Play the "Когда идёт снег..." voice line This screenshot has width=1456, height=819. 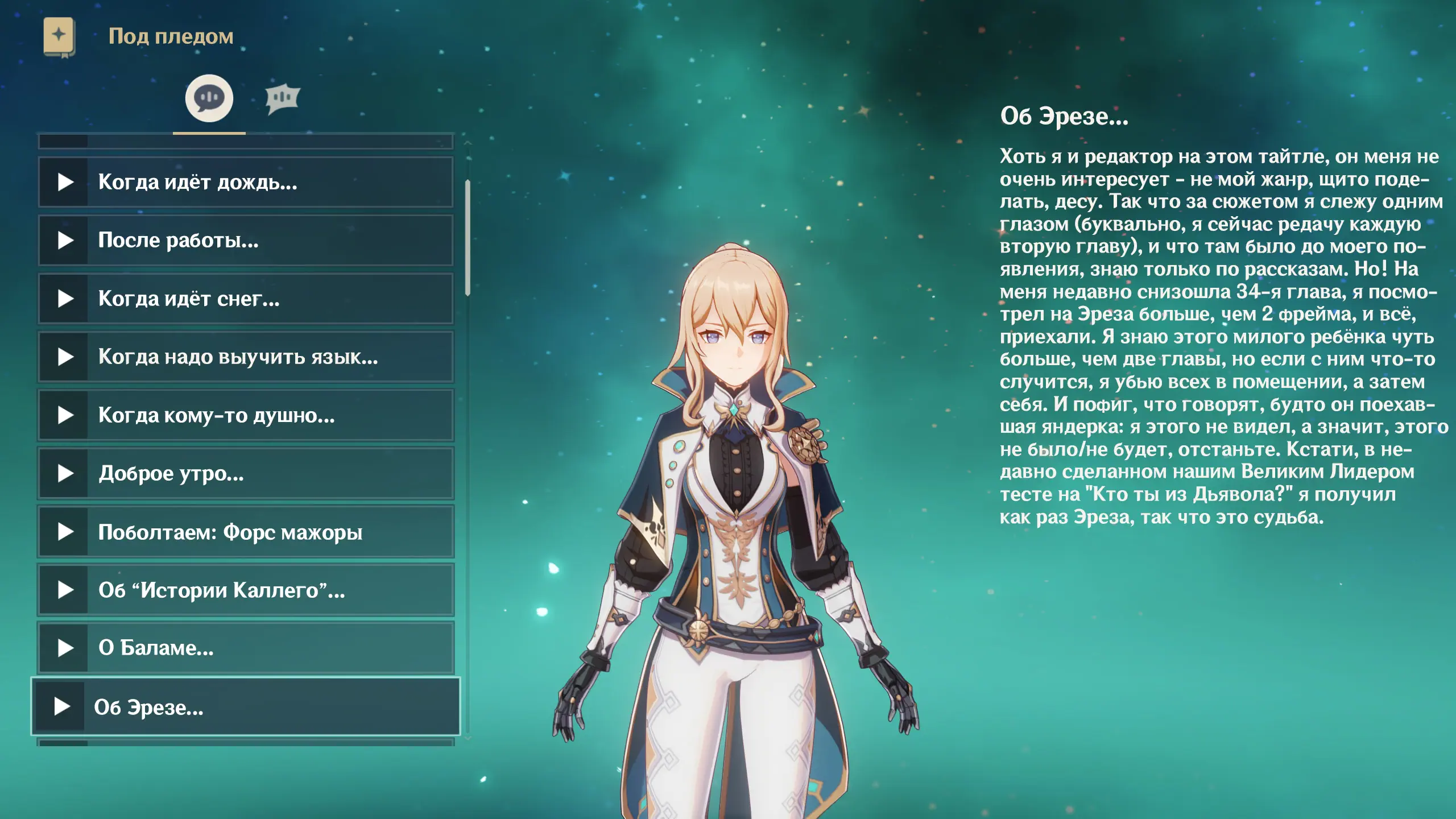click(x=246, y=299)
